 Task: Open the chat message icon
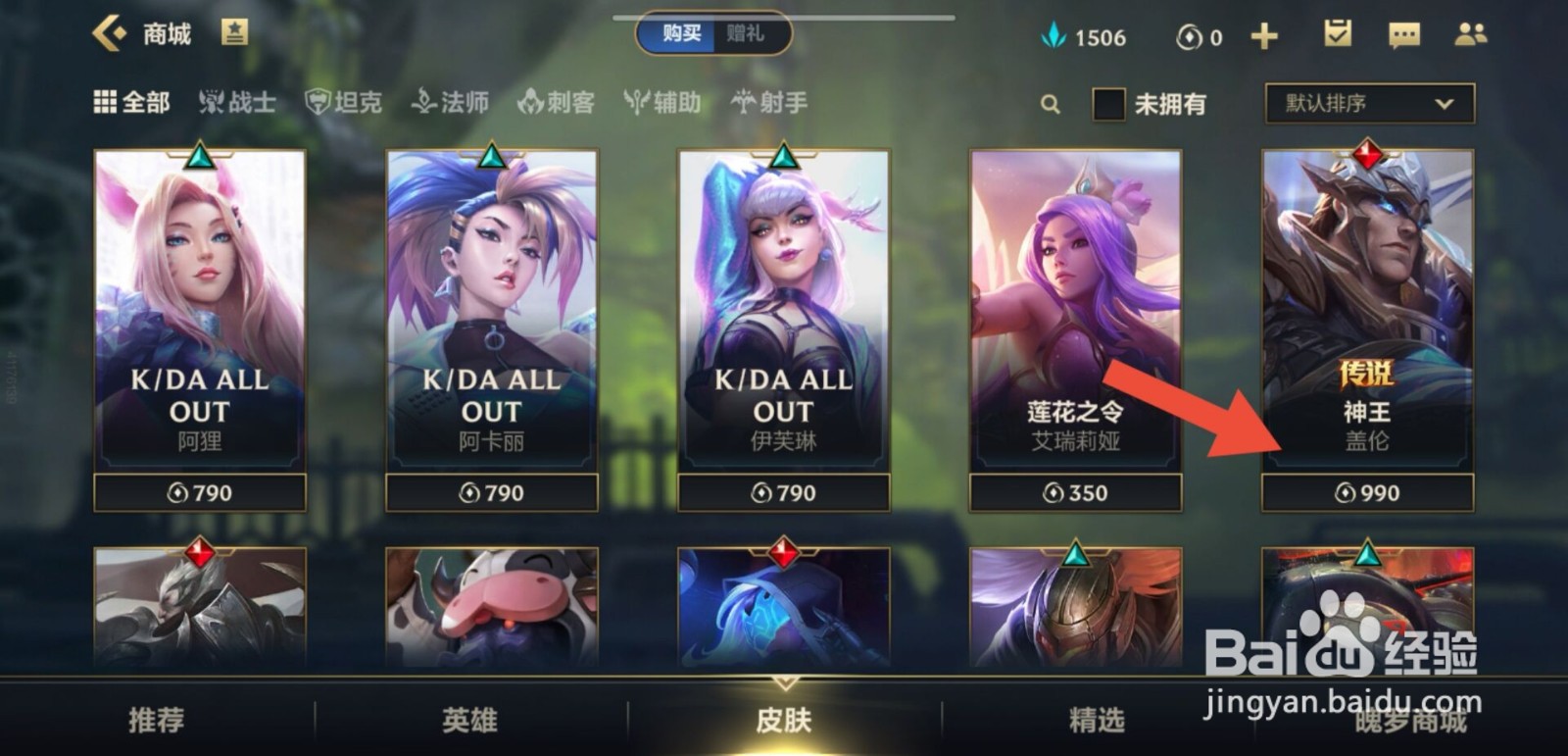[x=1404, y=35]
